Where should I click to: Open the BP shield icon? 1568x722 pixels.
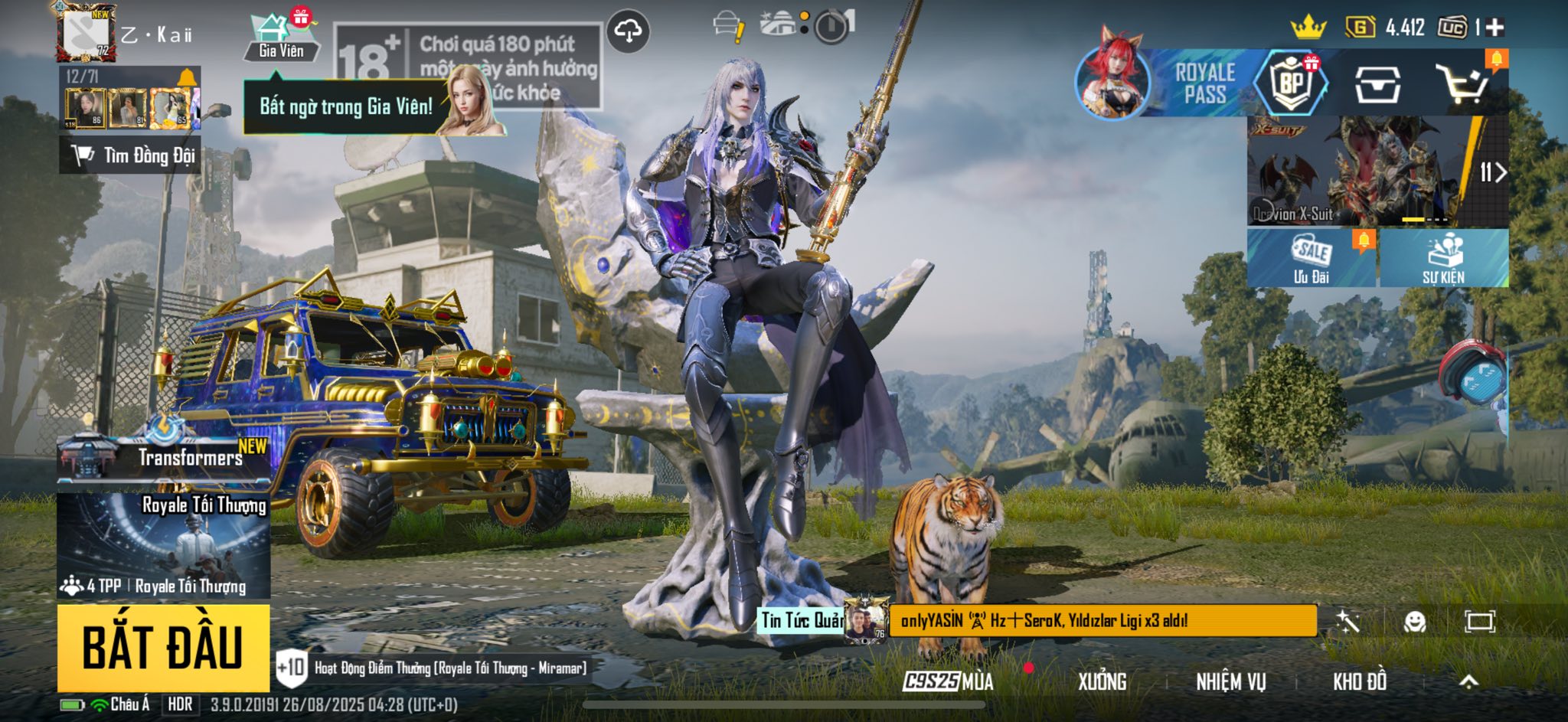[1292, 83]
